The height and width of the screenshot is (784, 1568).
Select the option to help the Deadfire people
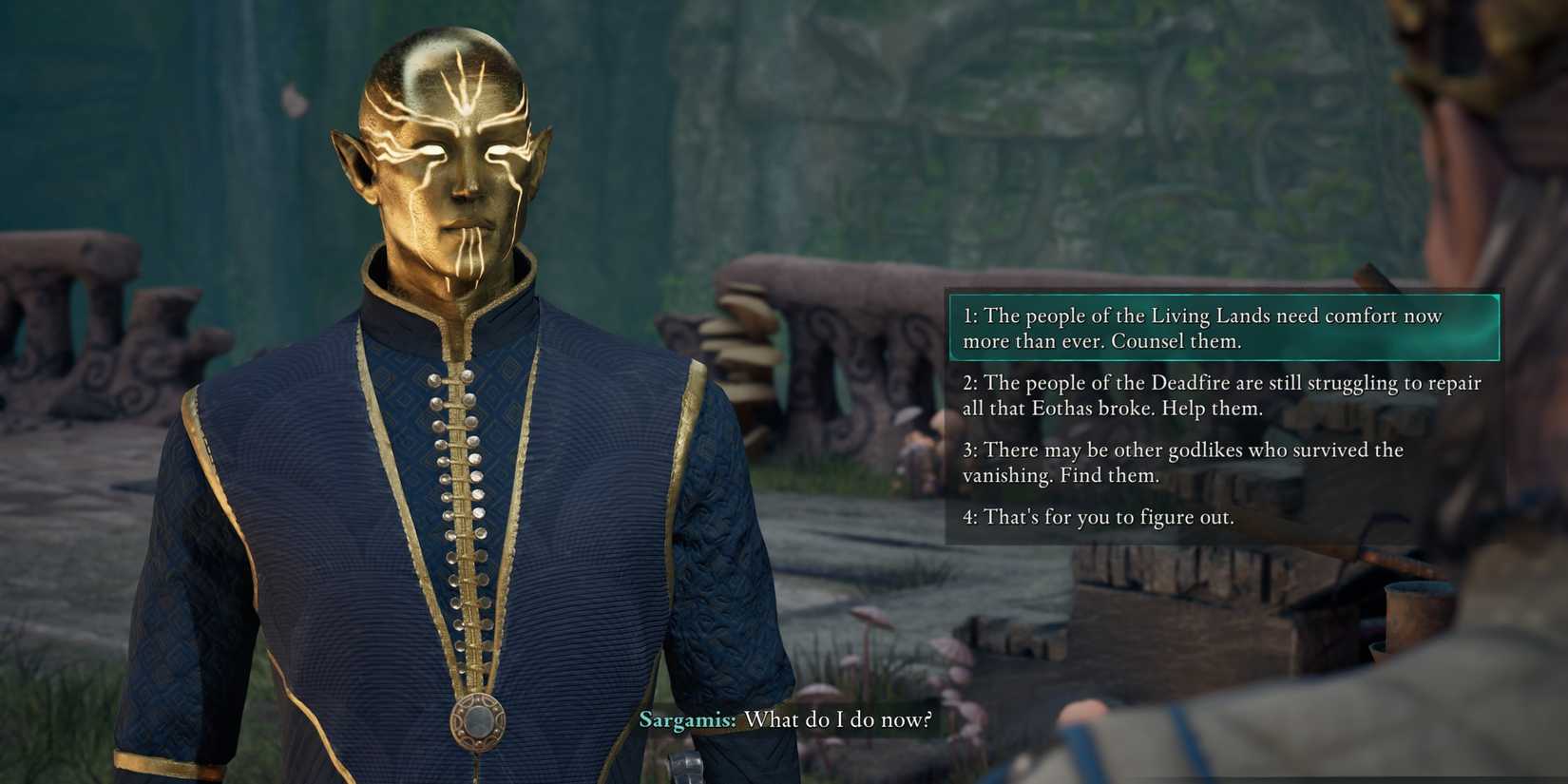point(1222,395)
